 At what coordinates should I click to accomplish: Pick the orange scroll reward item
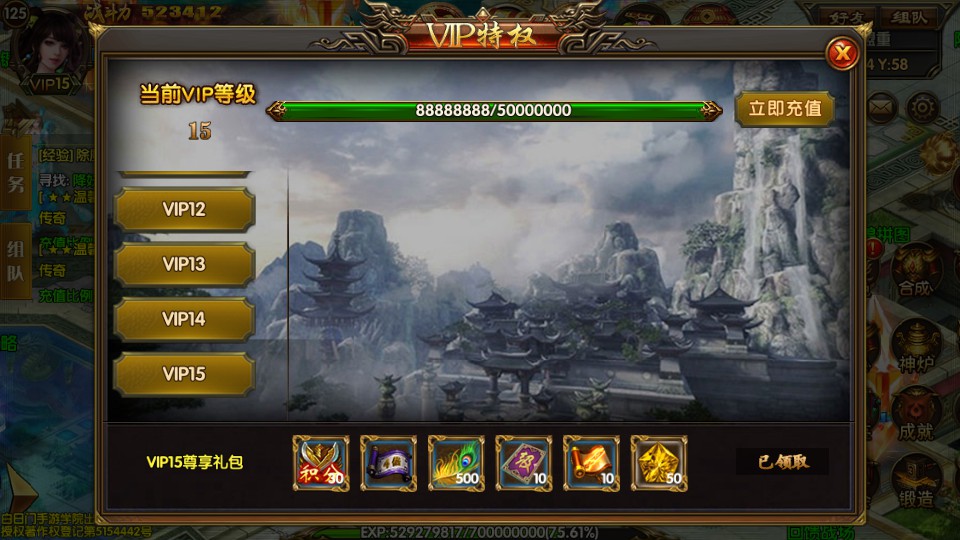point(592,463)
